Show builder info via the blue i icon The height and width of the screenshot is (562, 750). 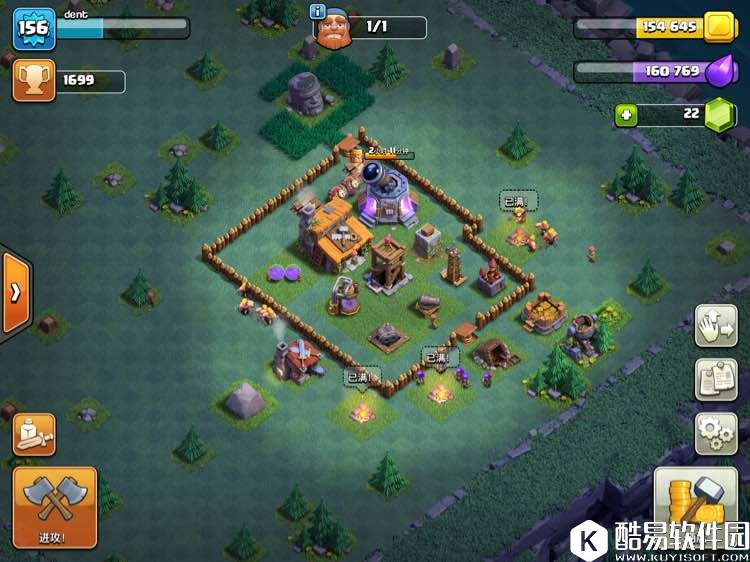[x=319, y=12]
